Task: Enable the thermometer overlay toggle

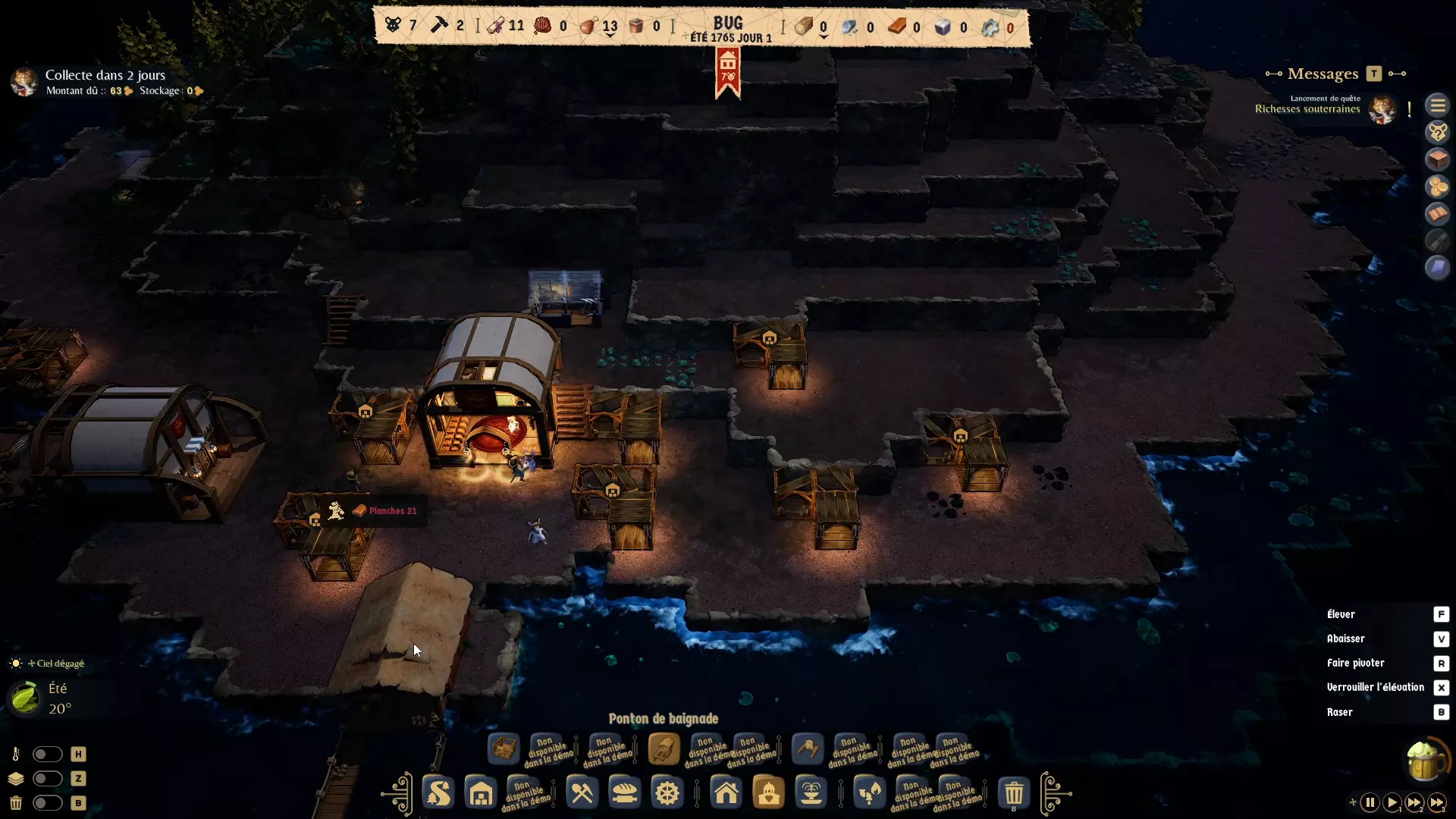Action: [48, 754]
